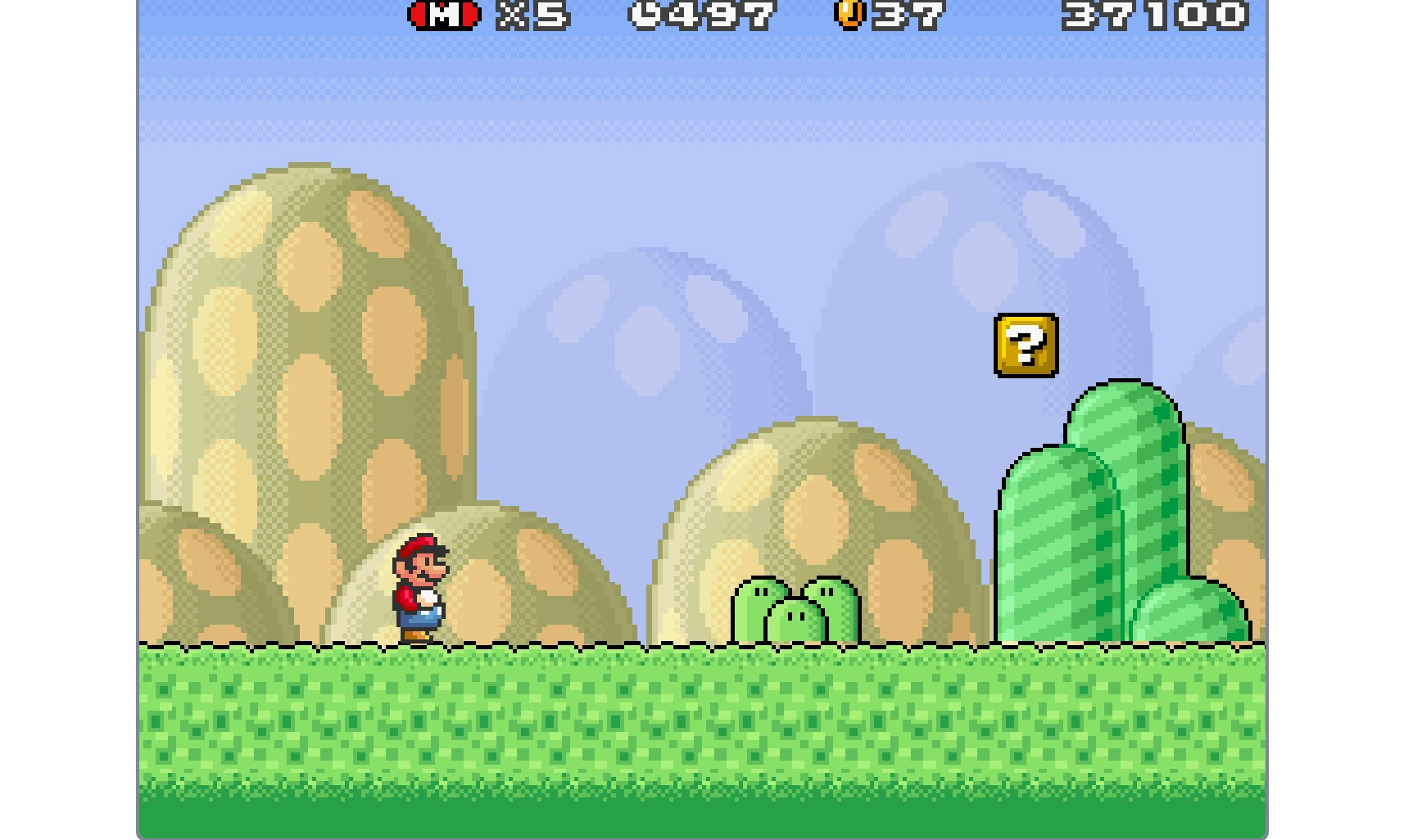Click the lives counter showing x5

[x=532, y=14]
